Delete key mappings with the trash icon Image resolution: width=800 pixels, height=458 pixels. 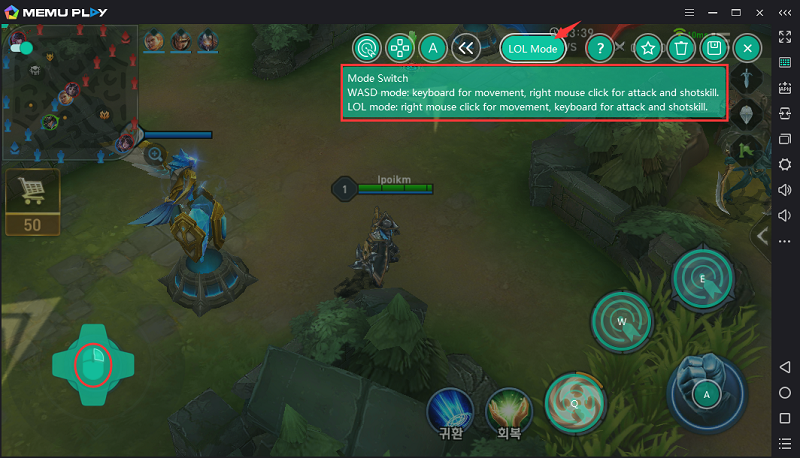coord(681,48)
